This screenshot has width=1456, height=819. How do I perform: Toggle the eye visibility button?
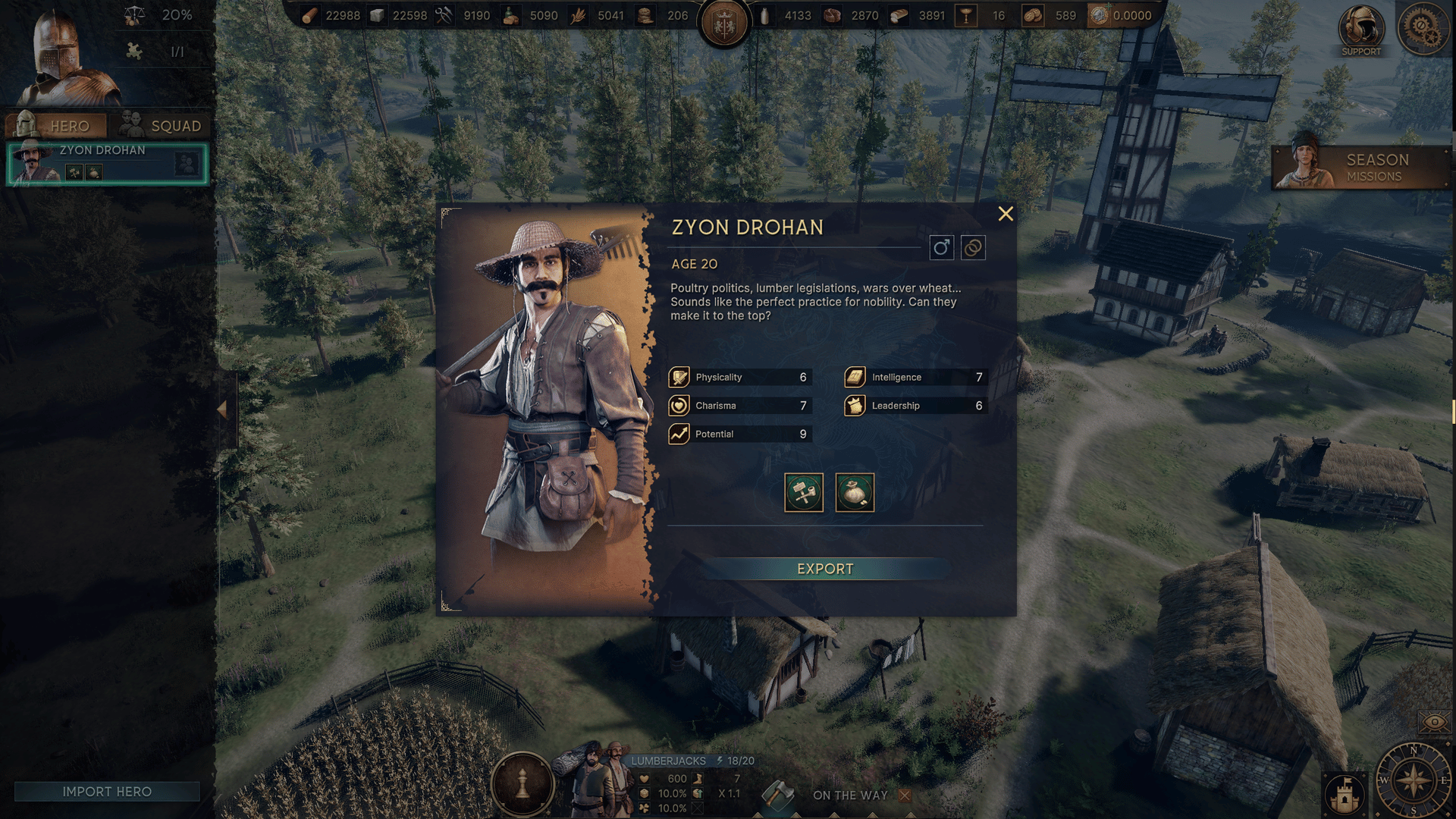click(x=1434, y=722)
